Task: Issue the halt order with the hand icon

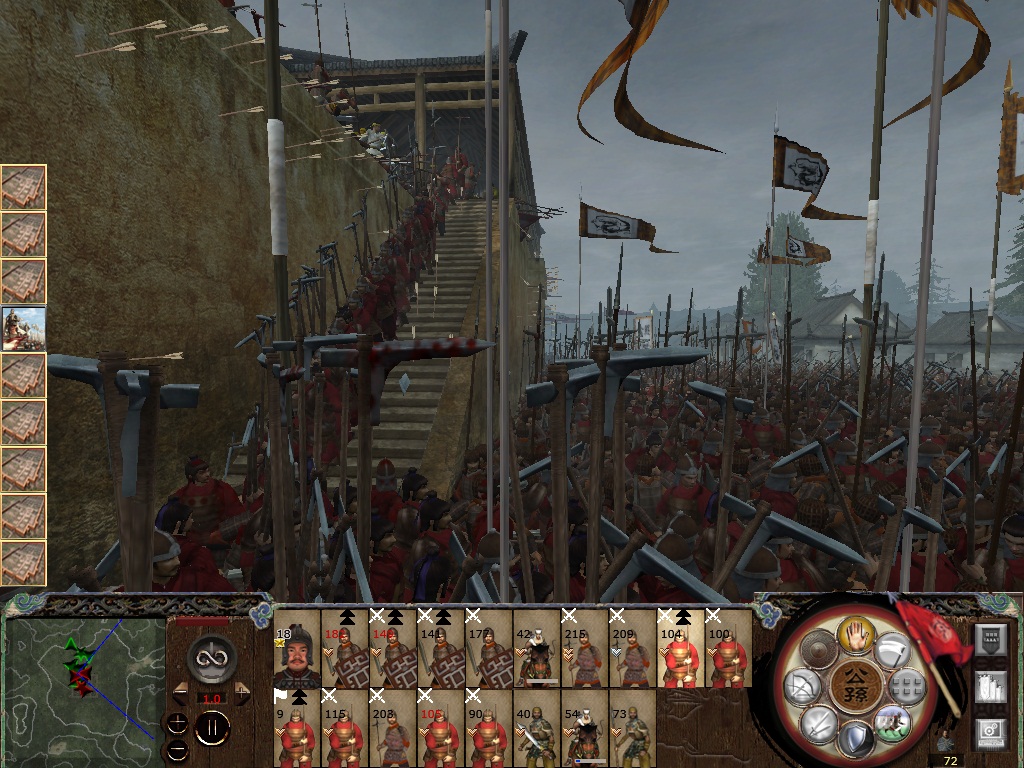Action: tap(856, 634)
